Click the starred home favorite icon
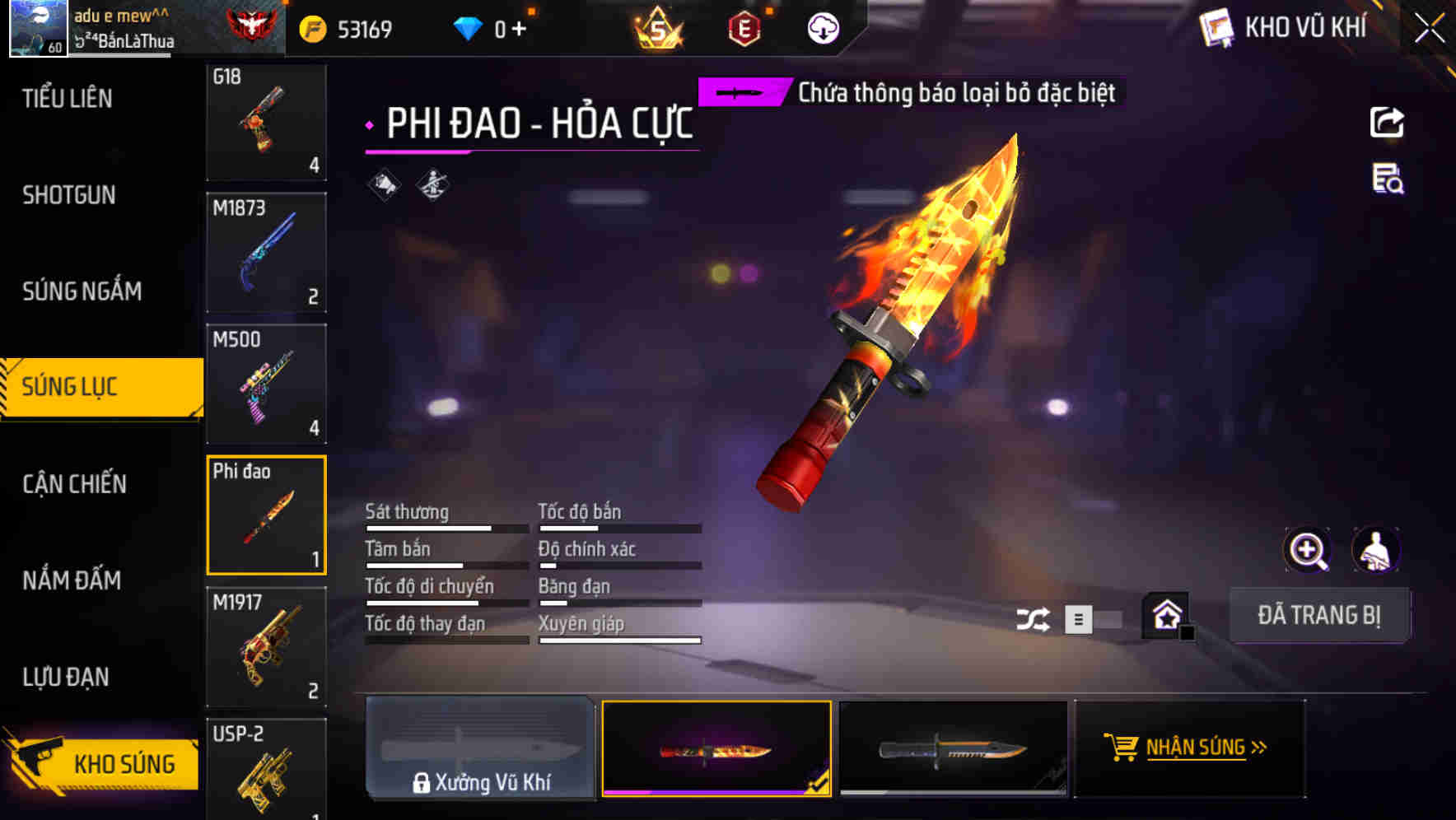 (x=1164, y=616)
